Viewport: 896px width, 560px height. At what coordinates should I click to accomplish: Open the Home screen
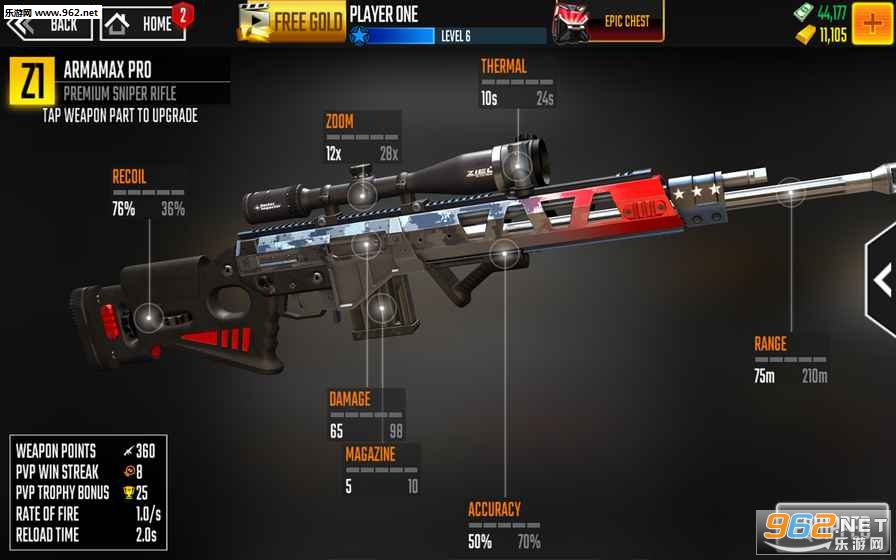(143, 22)
